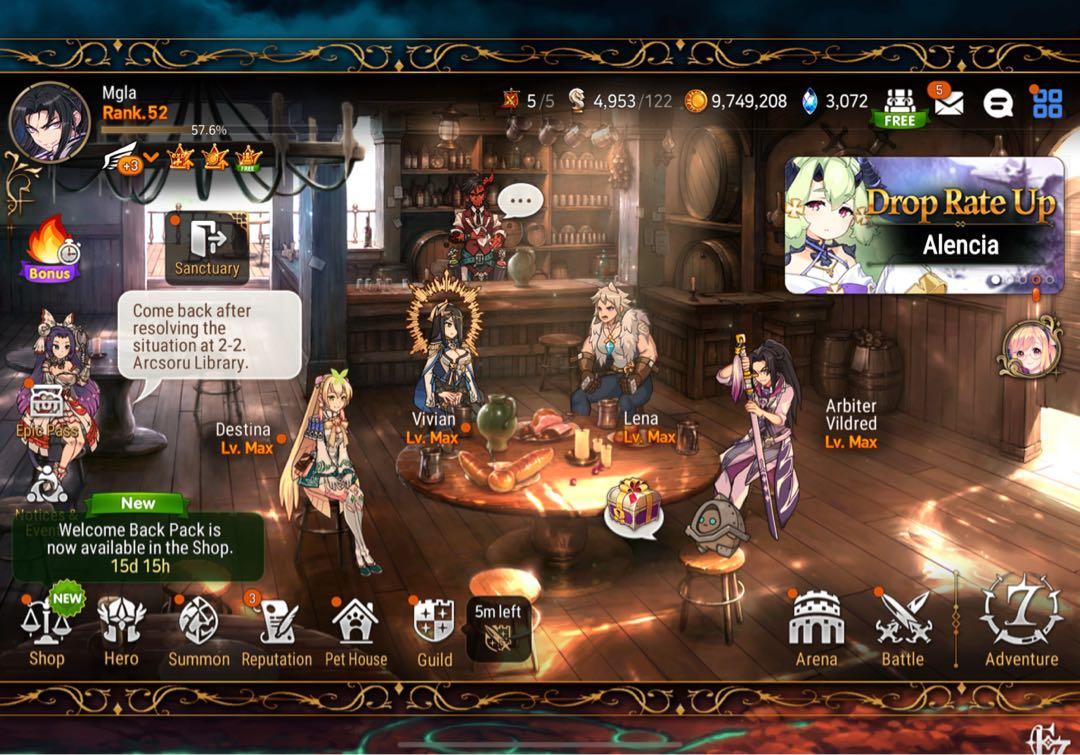Open the blue grid menu icon
Viewport: 1080px width, 755px height.
[1047, 102]
